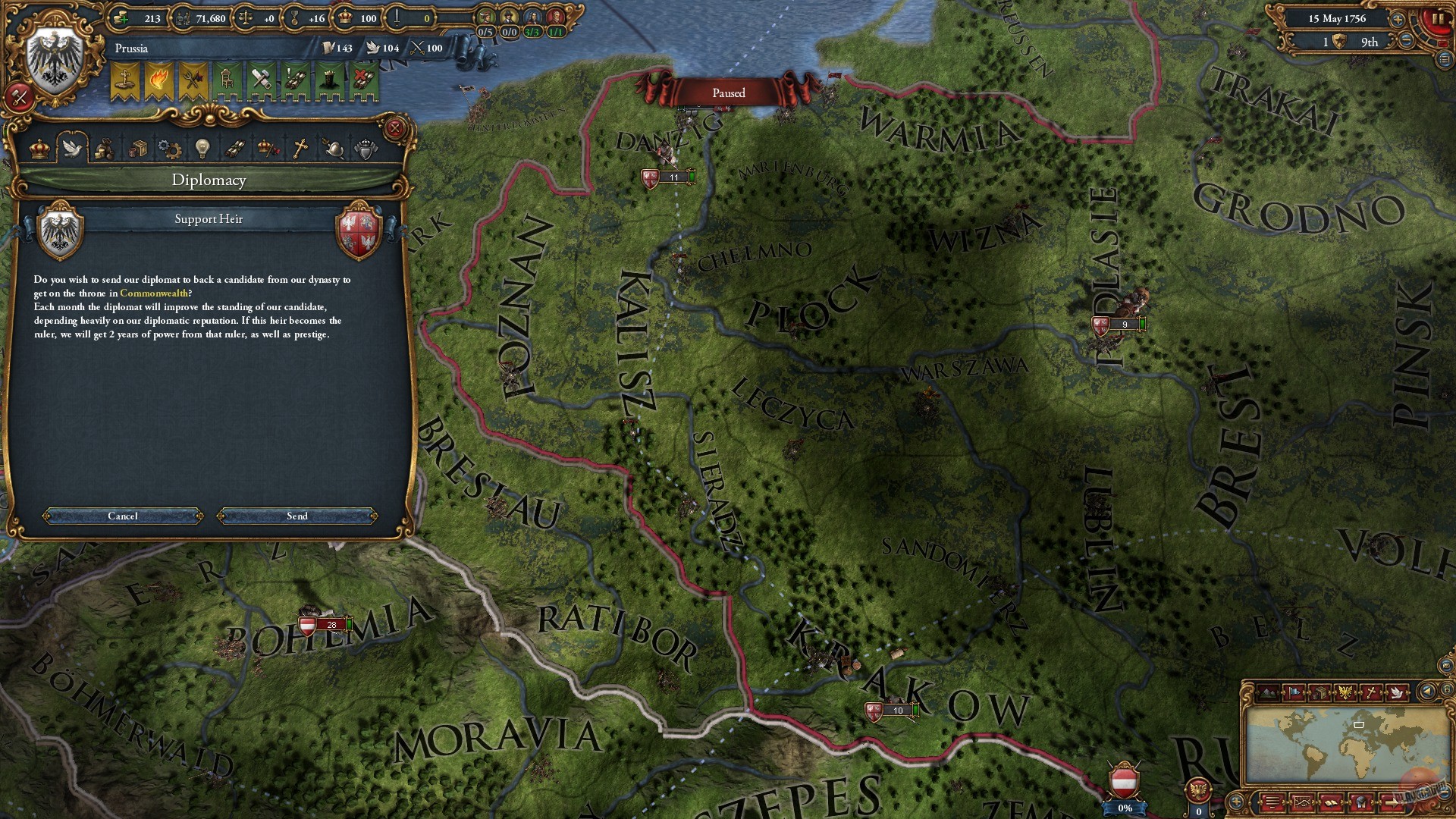The width and height of the screenshot is (1456, 819).
Task: Open the Trade tab with the crate icon
Action: tap(140, 149)
